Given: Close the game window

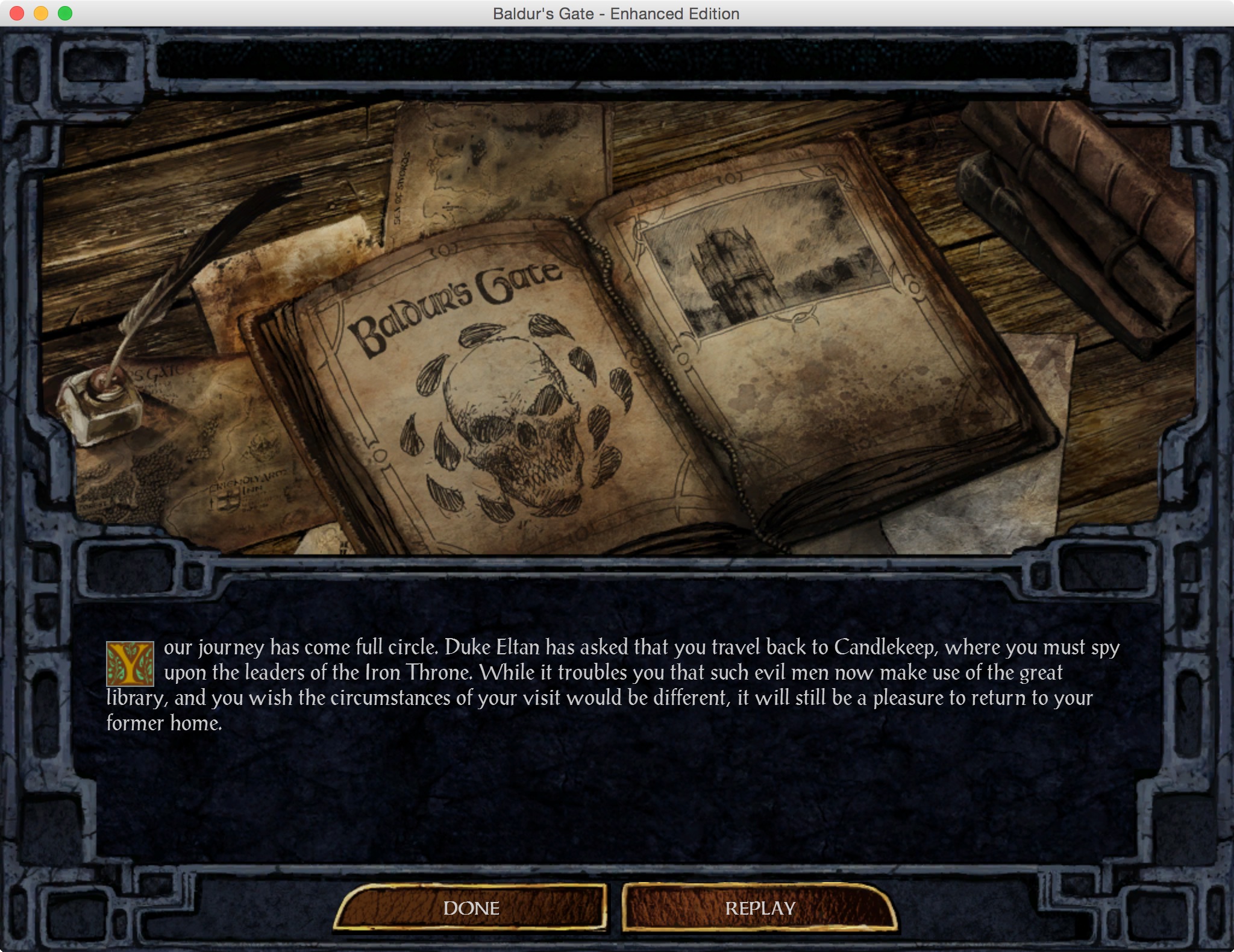Looking at the screenshot, I should pos(17,13).
